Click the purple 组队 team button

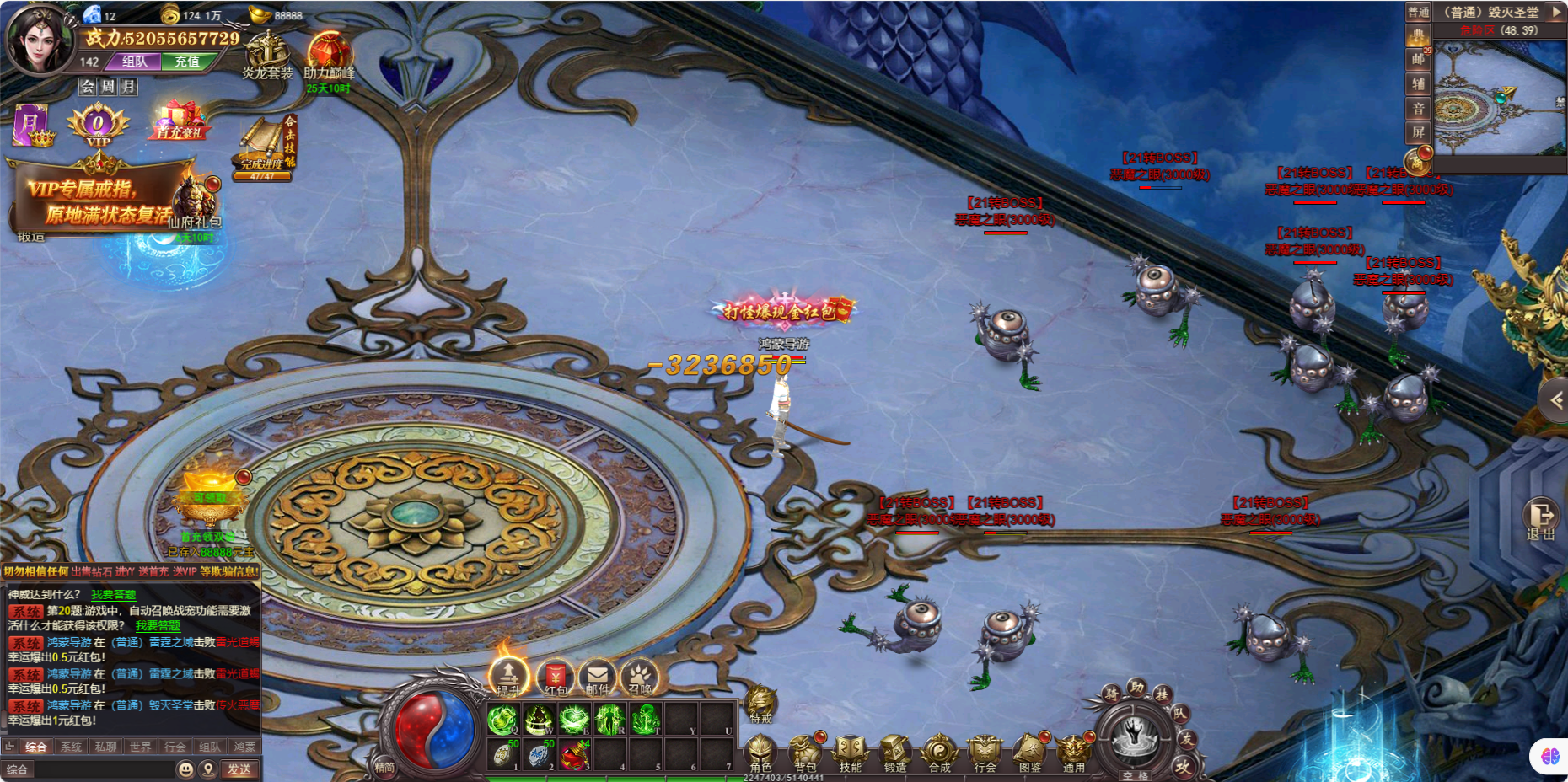coord(135,62)
